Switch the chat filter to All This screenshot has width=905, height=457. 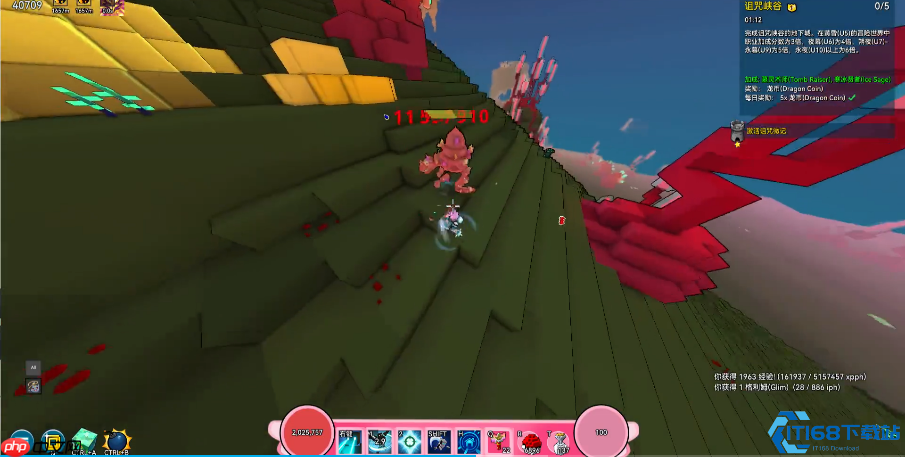[33, 367]
